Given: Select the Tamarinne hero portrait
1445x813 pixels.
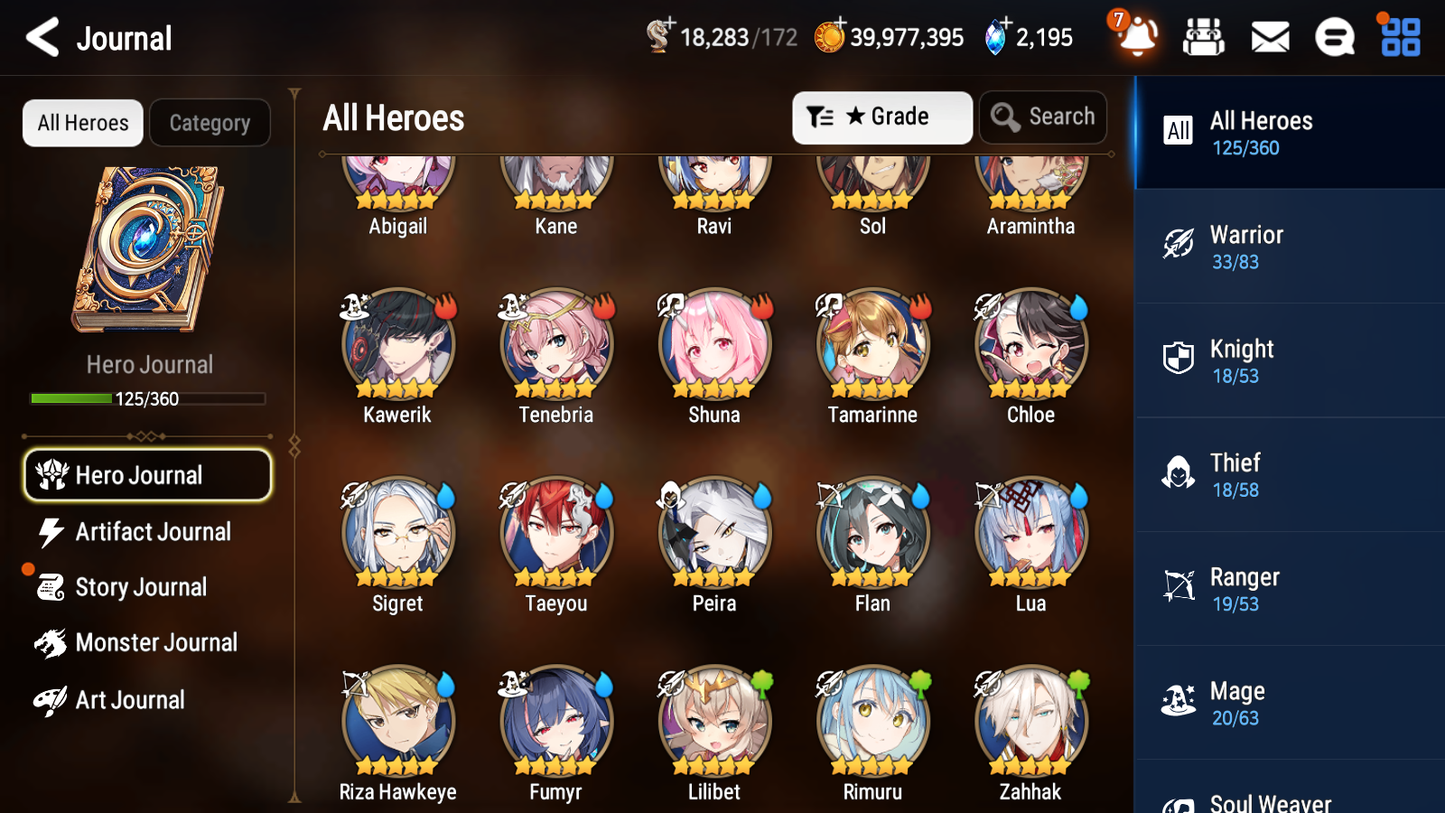Looking at the screenshot, I should point(872,344).
